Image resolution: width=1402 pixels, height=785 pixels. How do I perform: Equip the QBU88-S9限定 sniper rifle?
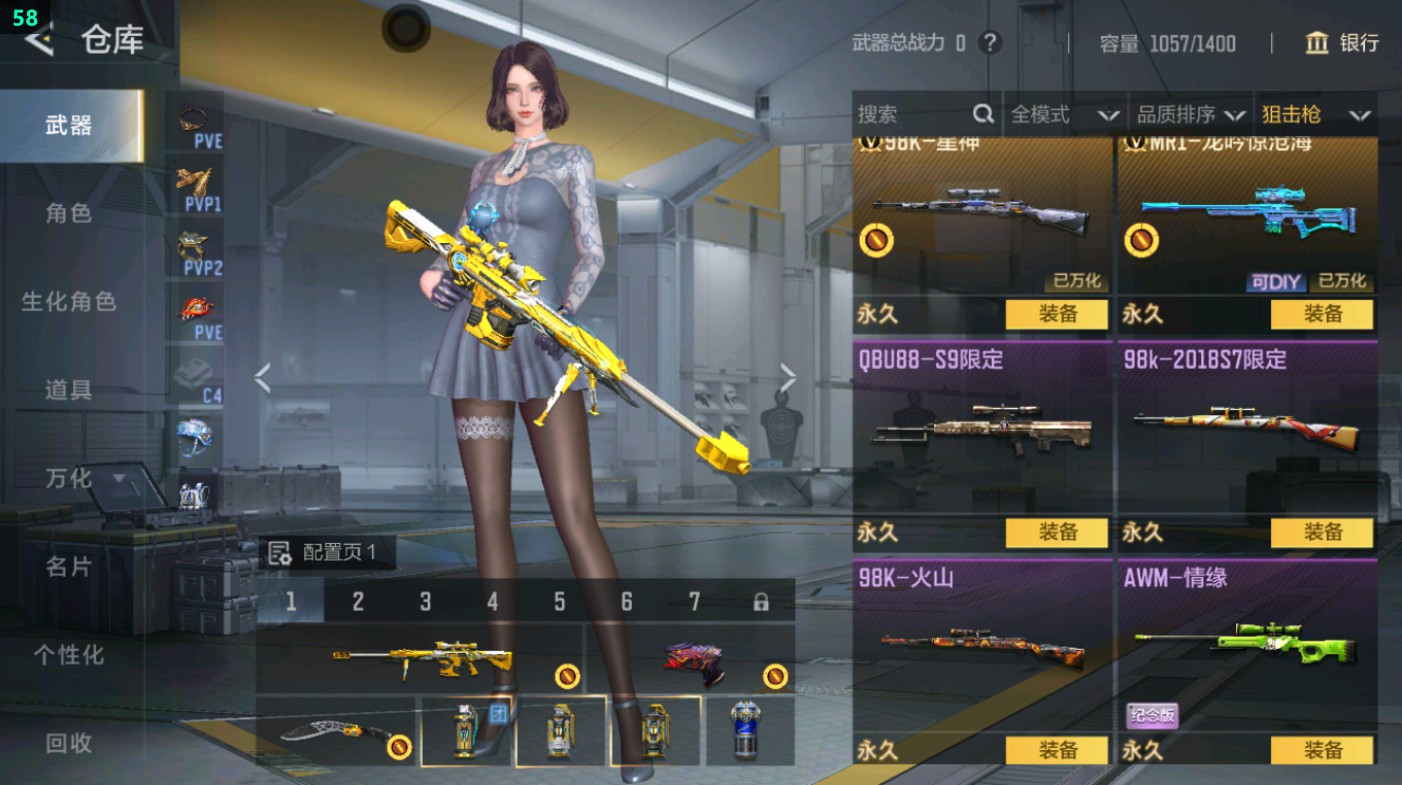(1056, 533)
